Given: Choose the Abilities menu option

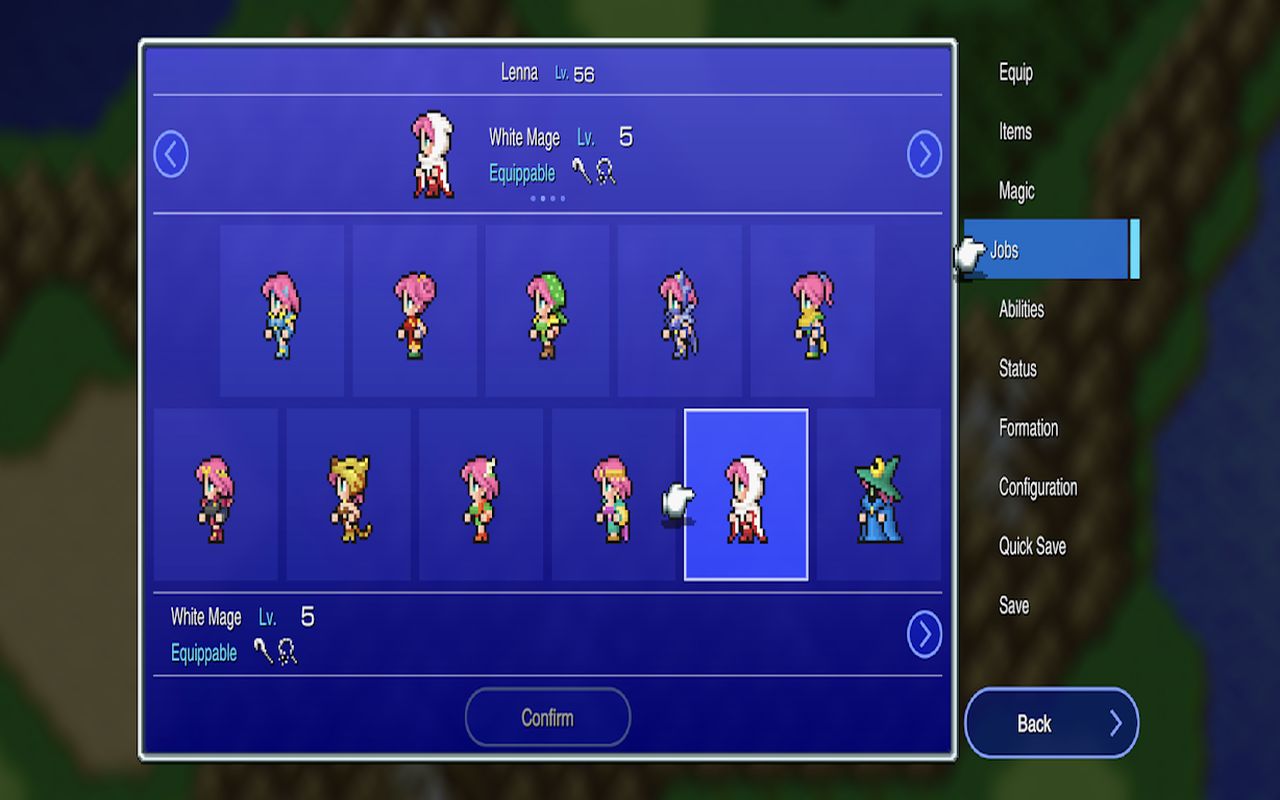Looking at the screenshot, I should point(1021,309).
